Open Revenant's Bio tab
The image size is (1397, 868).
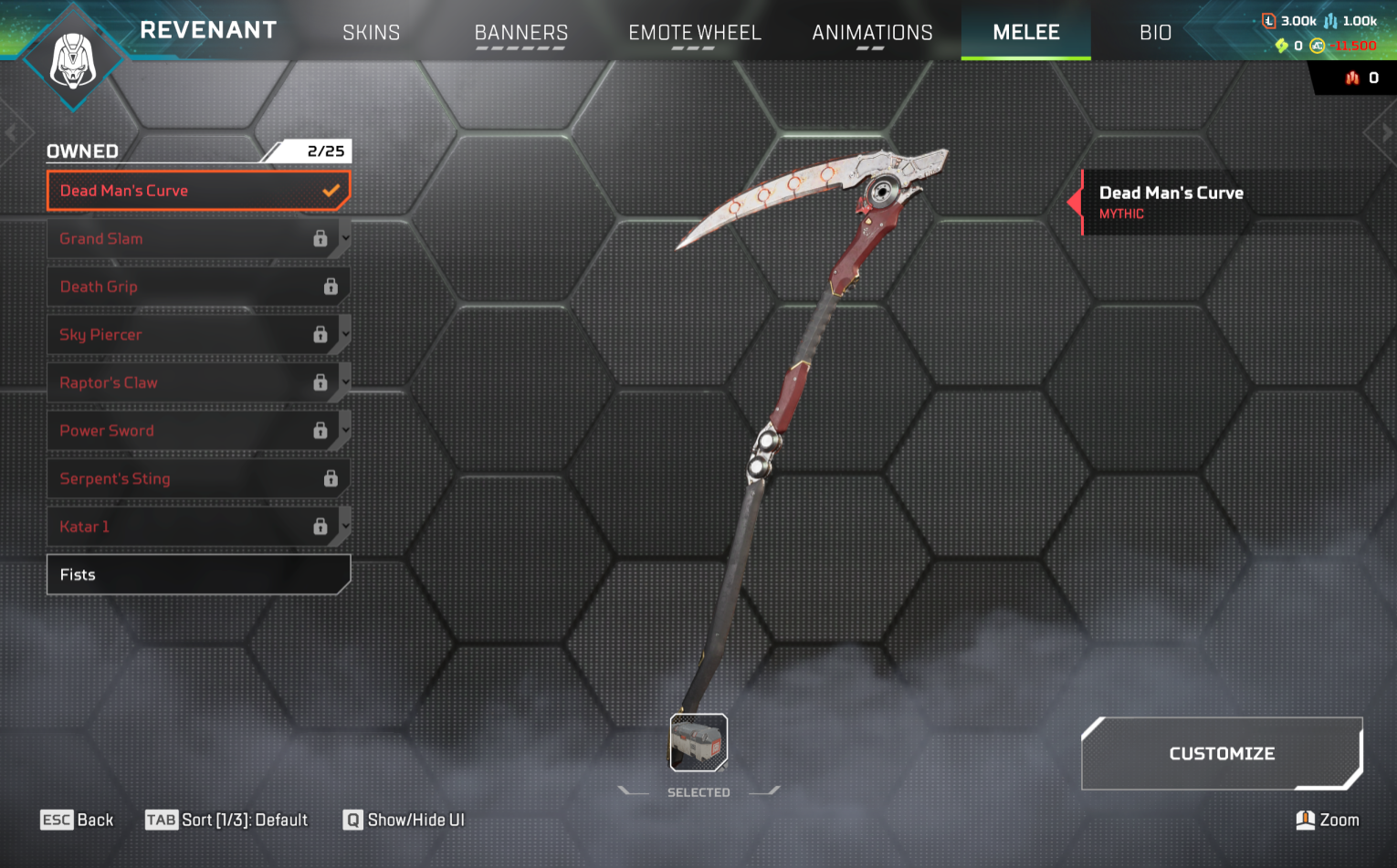tap(1155, 33)
